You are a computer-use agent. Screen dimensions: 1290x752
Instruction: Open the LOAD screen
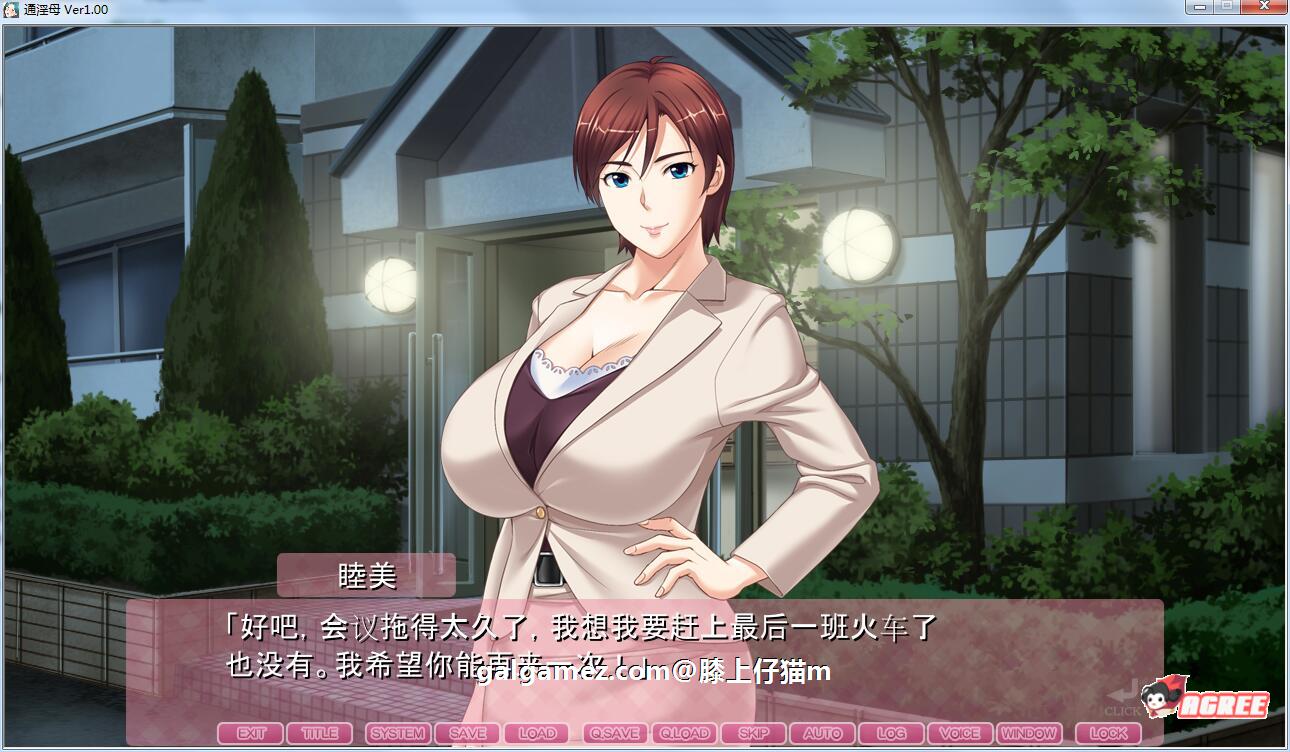pos(537,733)
